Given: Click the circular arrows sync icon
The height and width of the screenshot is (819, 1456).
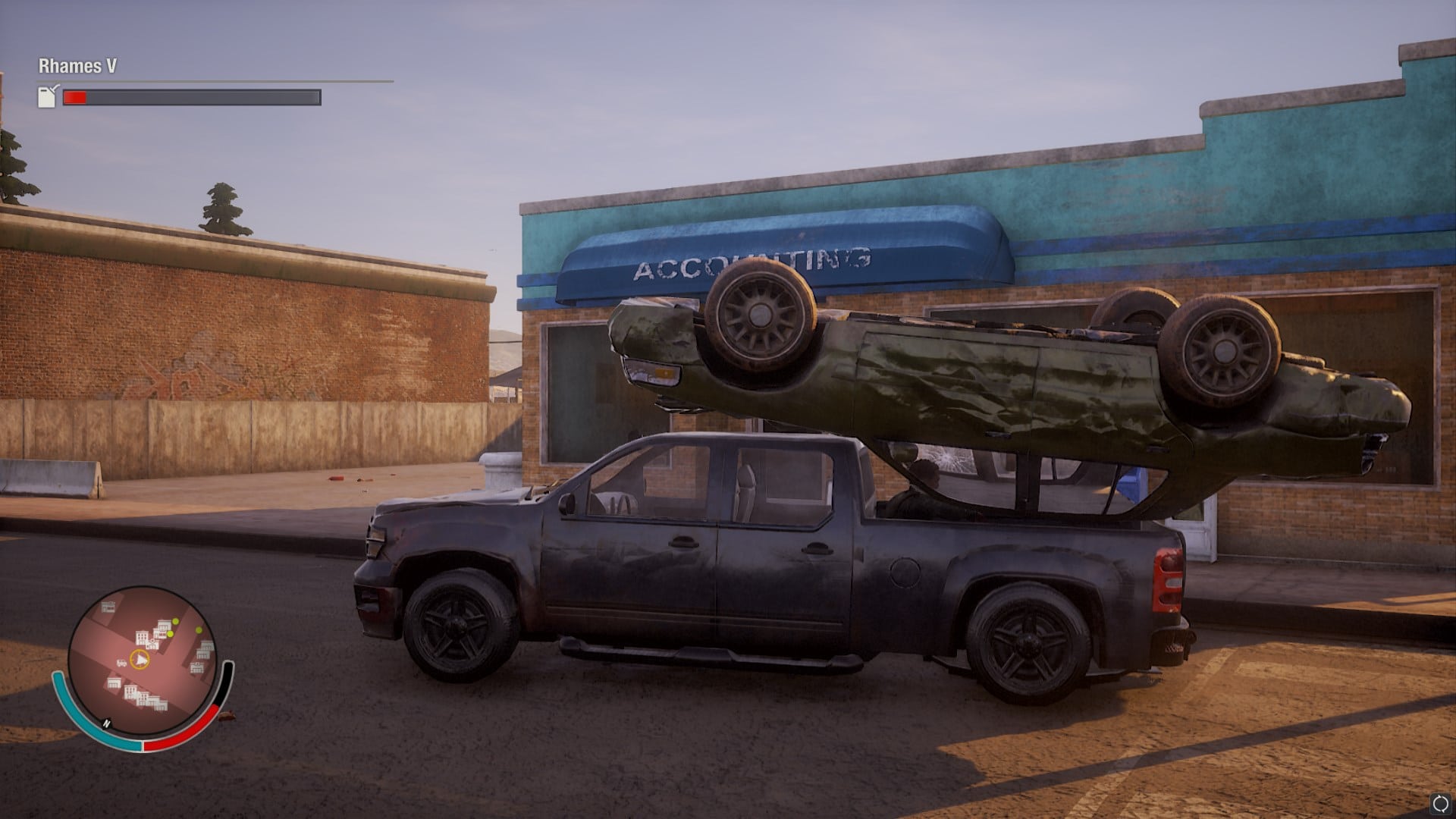Looking at the screenshot, I should coord(1440,804).
